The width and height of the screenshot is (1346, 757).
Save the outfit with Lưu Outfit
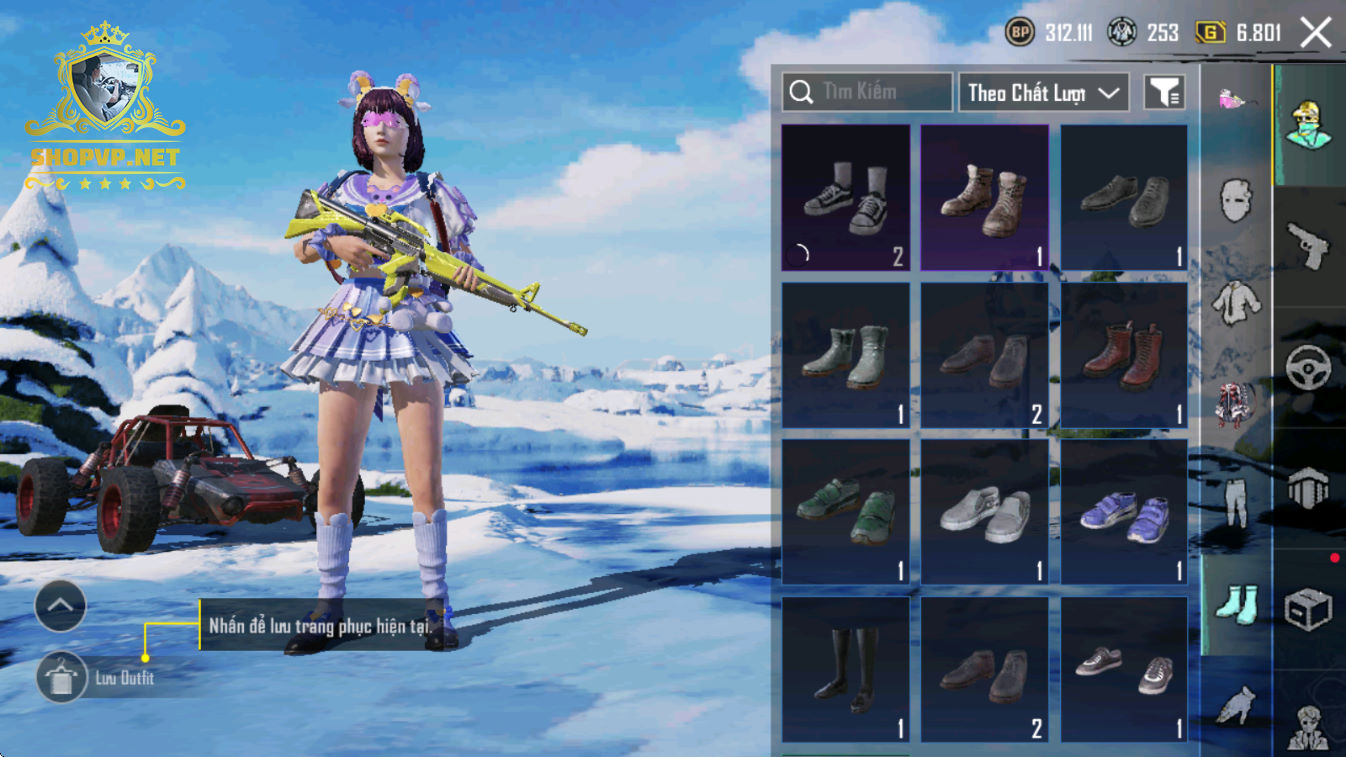click(x=61, y=678)
